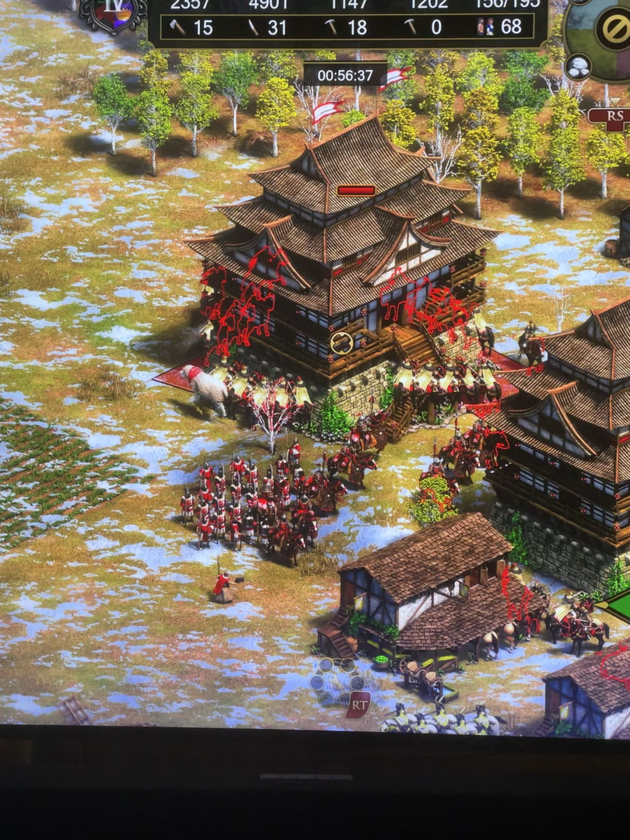Click the small round white-pile icon

pos(578,67)
